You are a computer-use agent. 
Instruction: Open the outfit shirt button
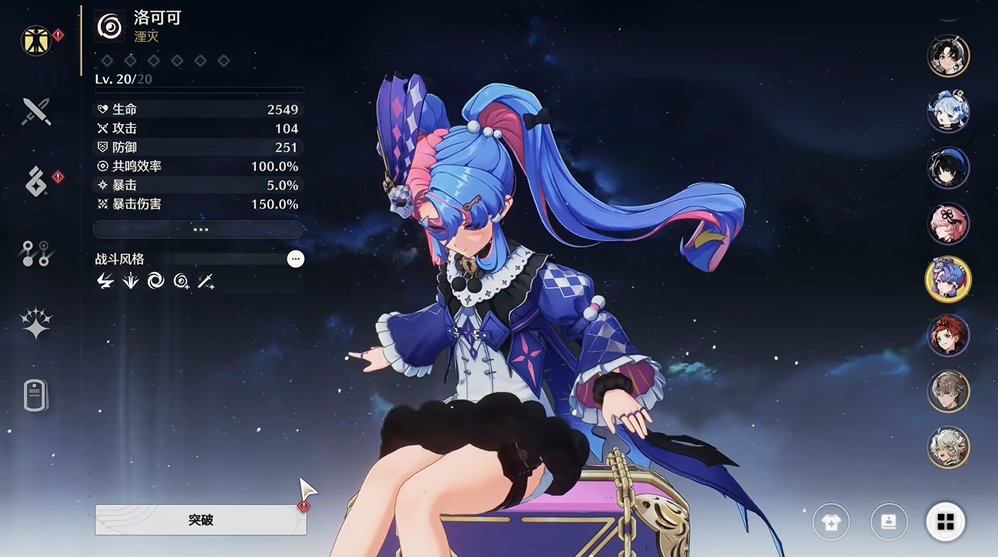click(831, 521)
